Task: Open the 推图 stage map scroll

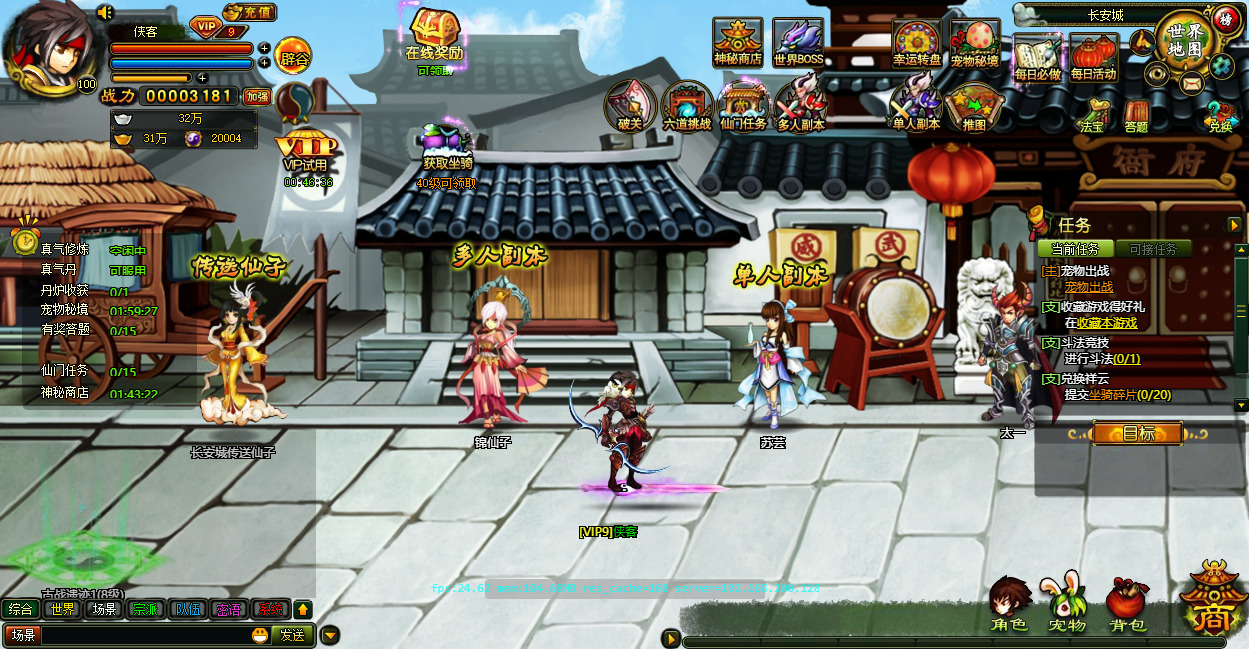Action: click(x=973, y=107)
